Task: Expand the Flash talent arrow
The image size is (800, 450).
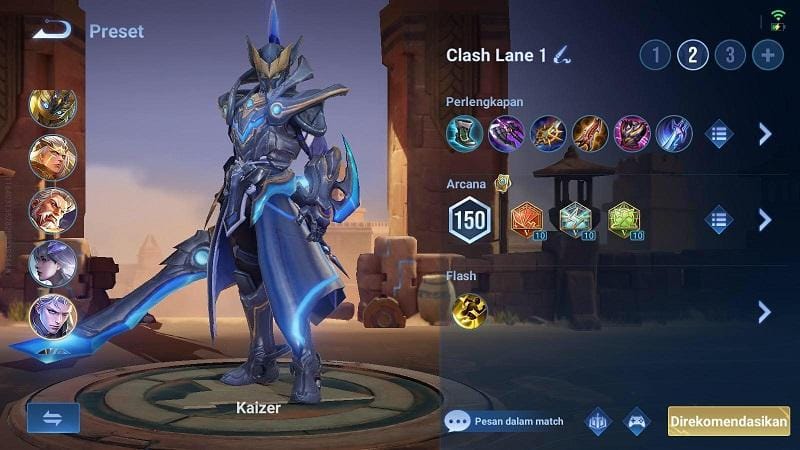Action: 765,311
